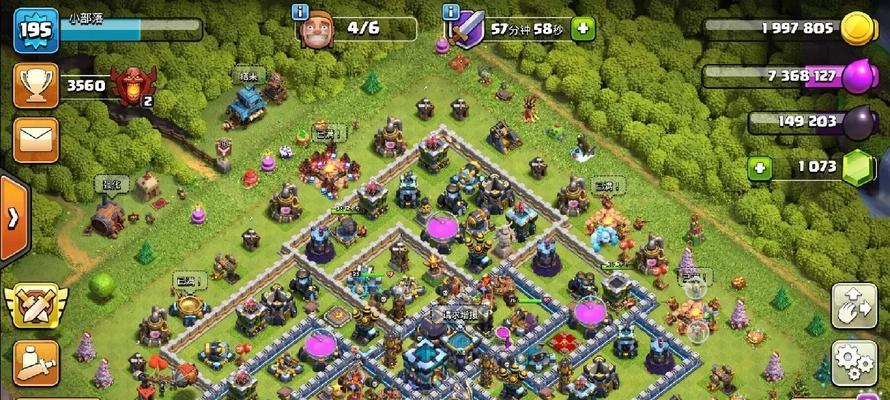The image size is (890, 400).
Task: Open the settings gear button
Action: pos(853,360)
